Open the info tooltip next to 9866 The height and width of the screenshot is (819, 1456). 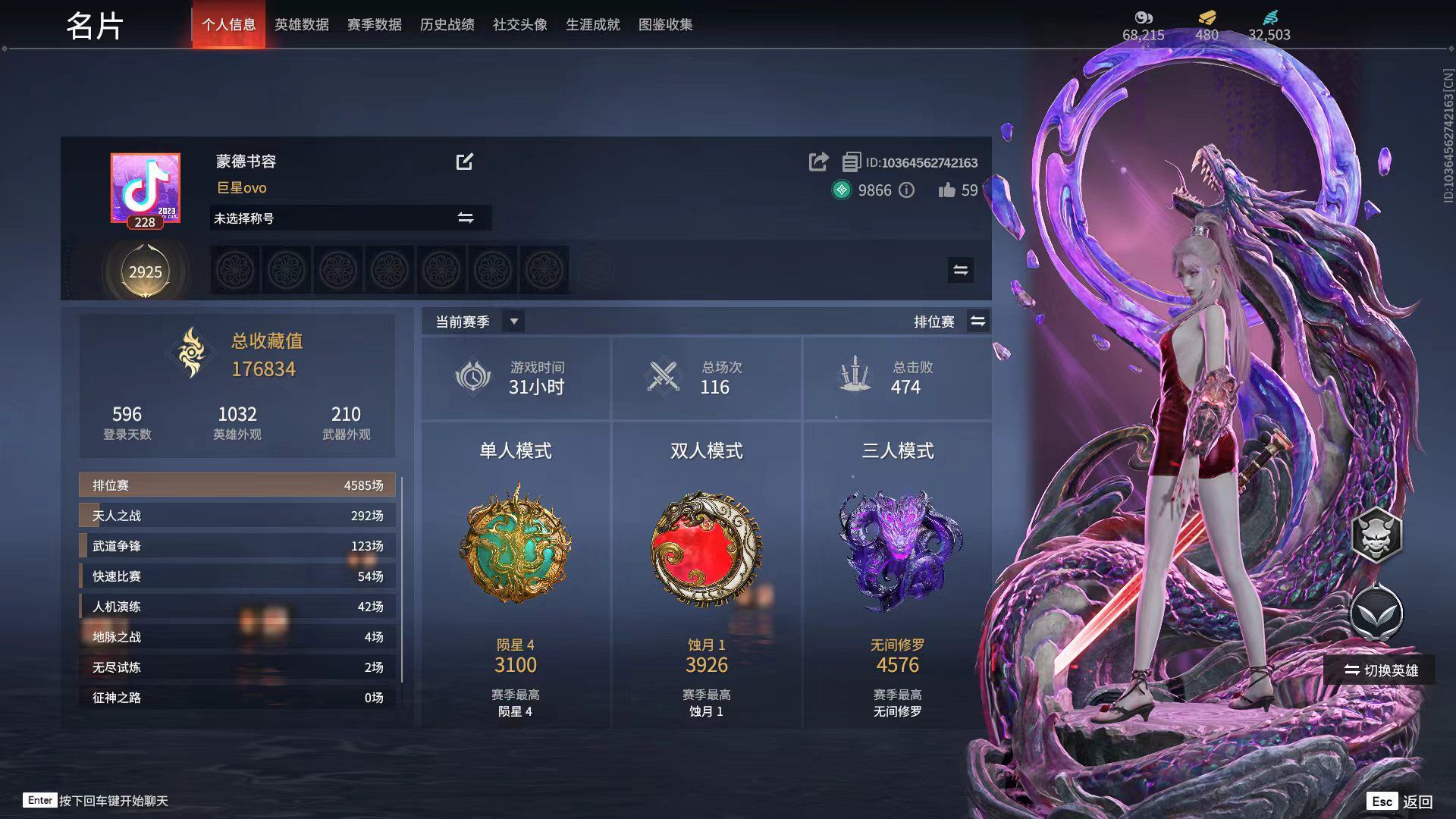(907, 191)
